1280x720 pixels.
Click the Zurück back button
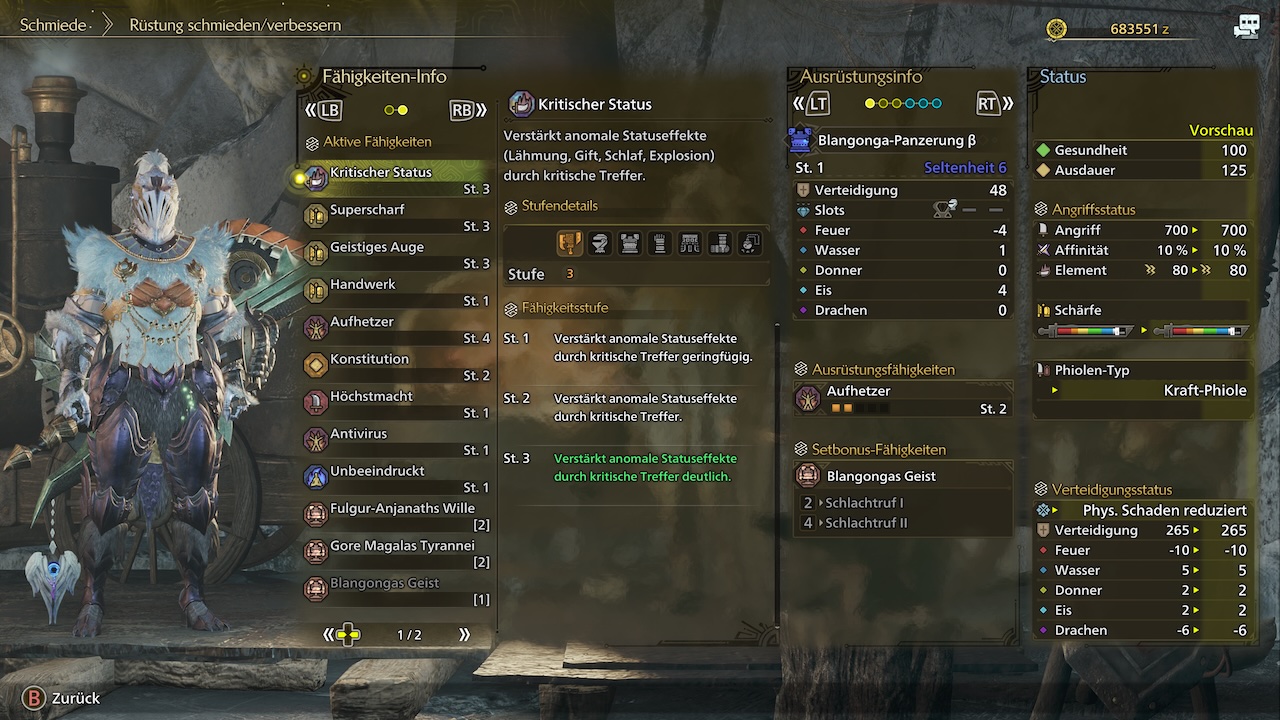[x=62, y=698]
